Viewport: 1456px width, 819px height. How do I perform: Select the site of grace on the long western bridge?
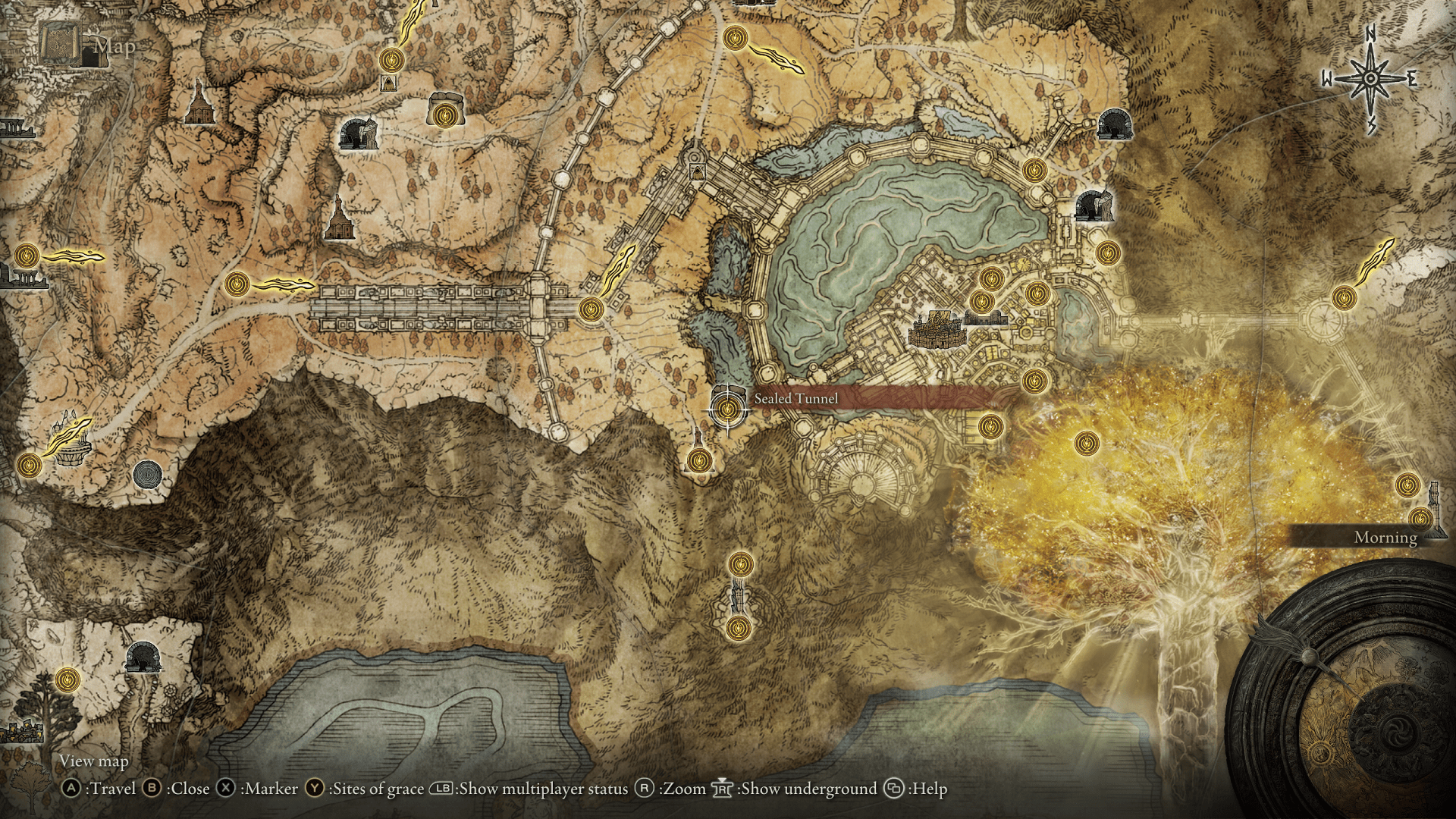coord(592,309)
